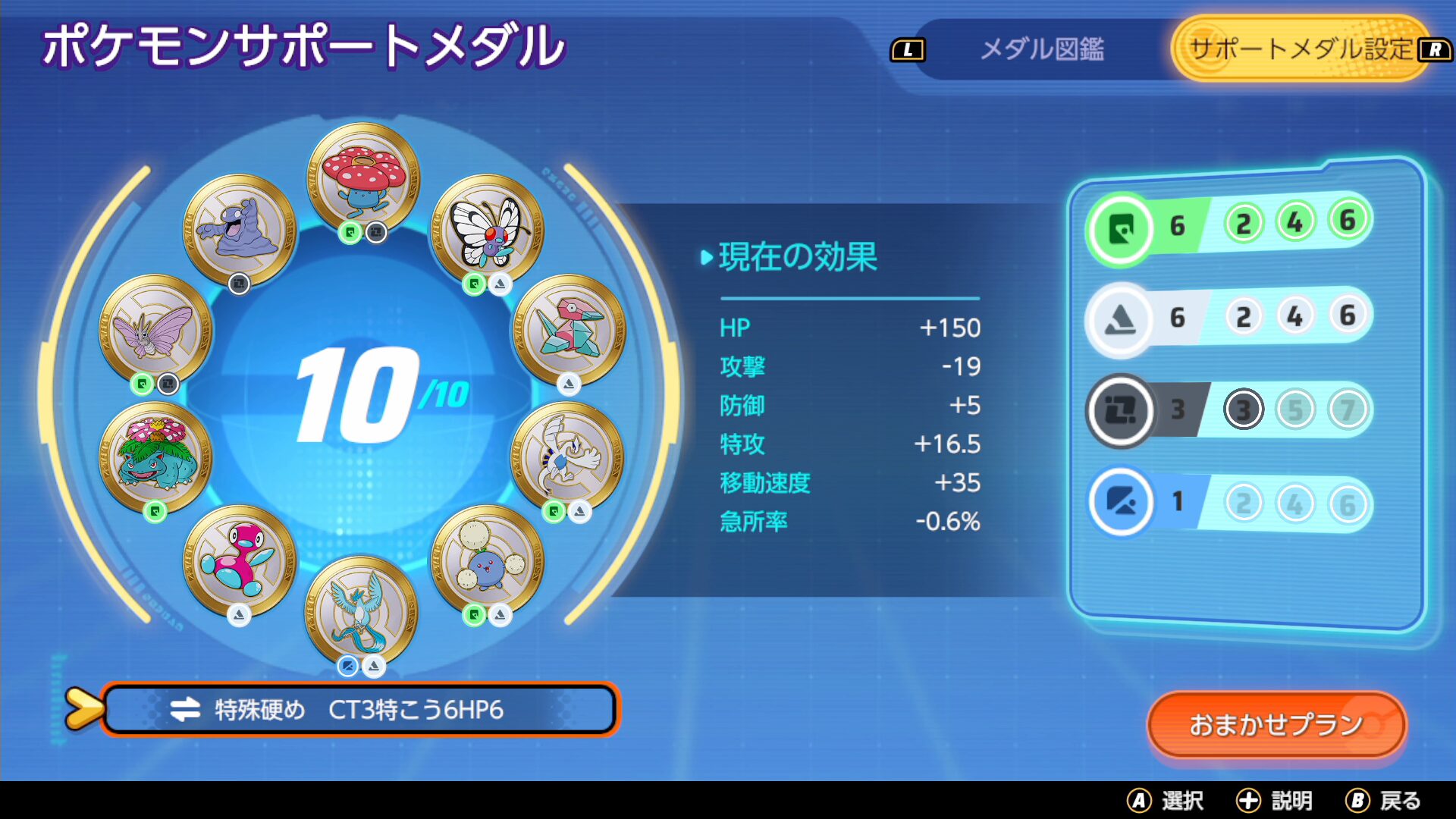This screenshot has height=819, width=1456.
Task: Pick the Porygon medal slot
Action: pos(569,330)
